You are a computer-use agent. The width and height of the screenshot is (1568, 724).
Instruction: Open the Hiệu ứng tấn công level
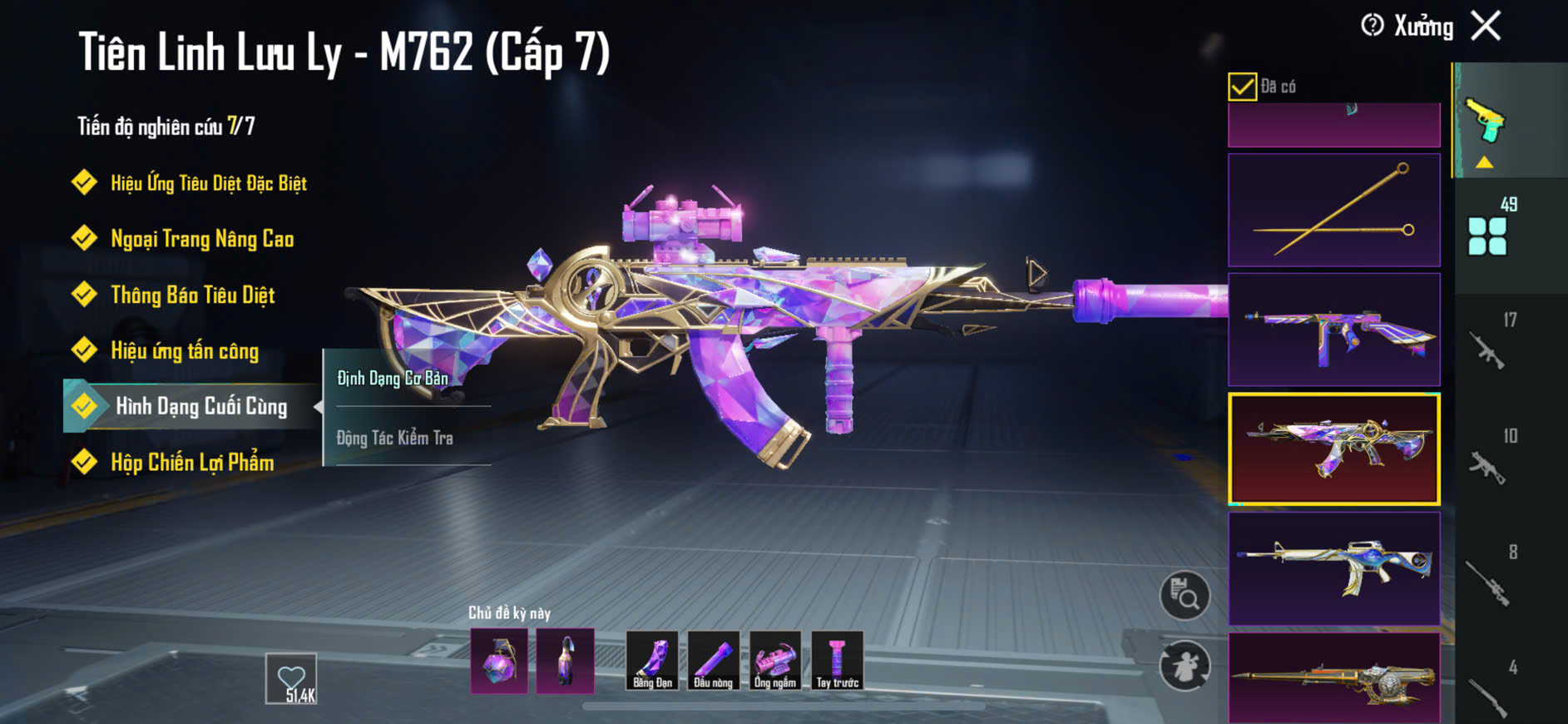[x=184, y=350]
